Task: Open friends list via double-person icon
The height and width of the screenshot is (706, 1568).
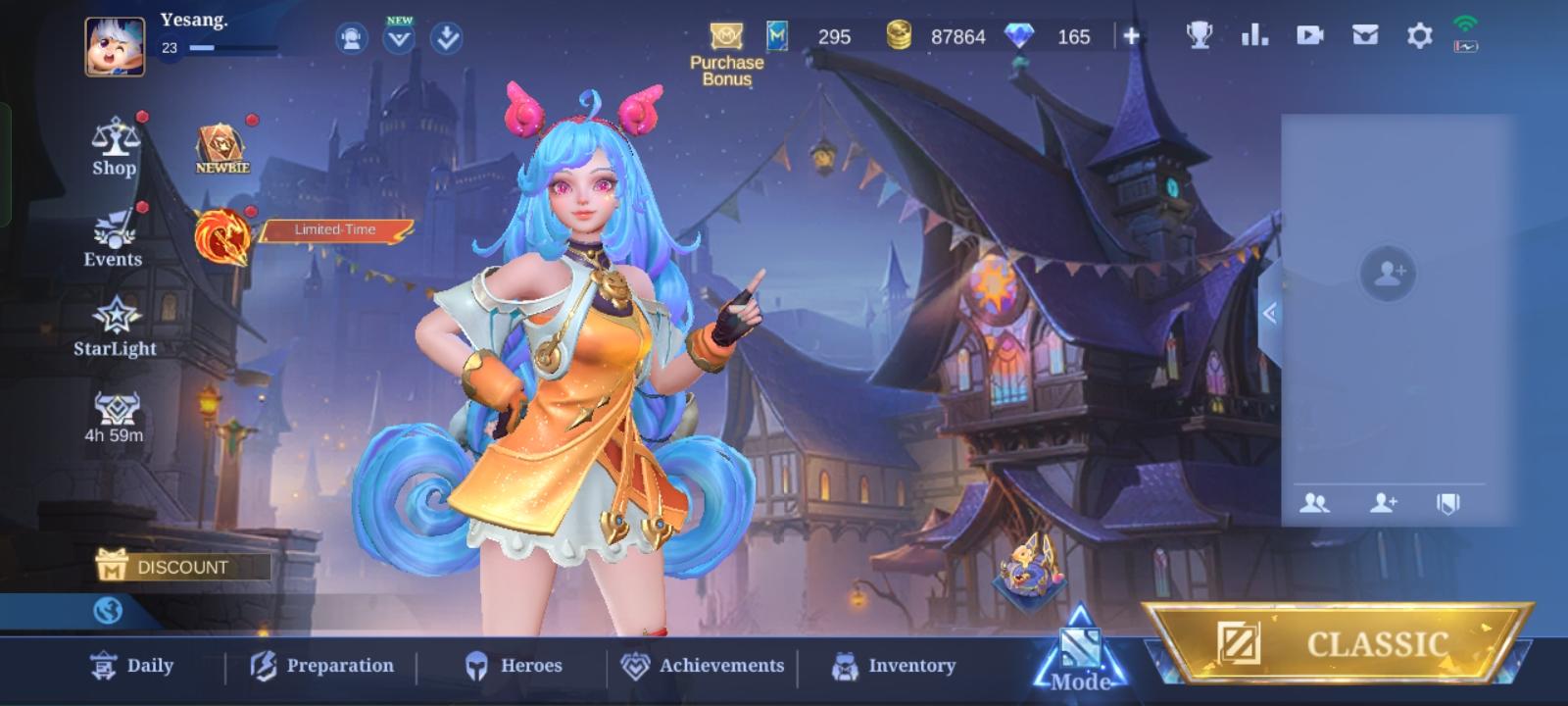Action: (1317, 503)
